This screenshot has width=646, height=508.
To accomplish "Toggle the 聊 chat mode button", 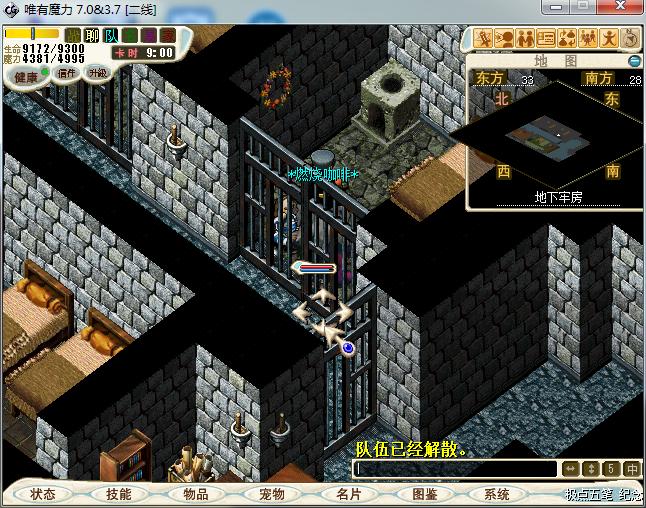I will 92,36.
